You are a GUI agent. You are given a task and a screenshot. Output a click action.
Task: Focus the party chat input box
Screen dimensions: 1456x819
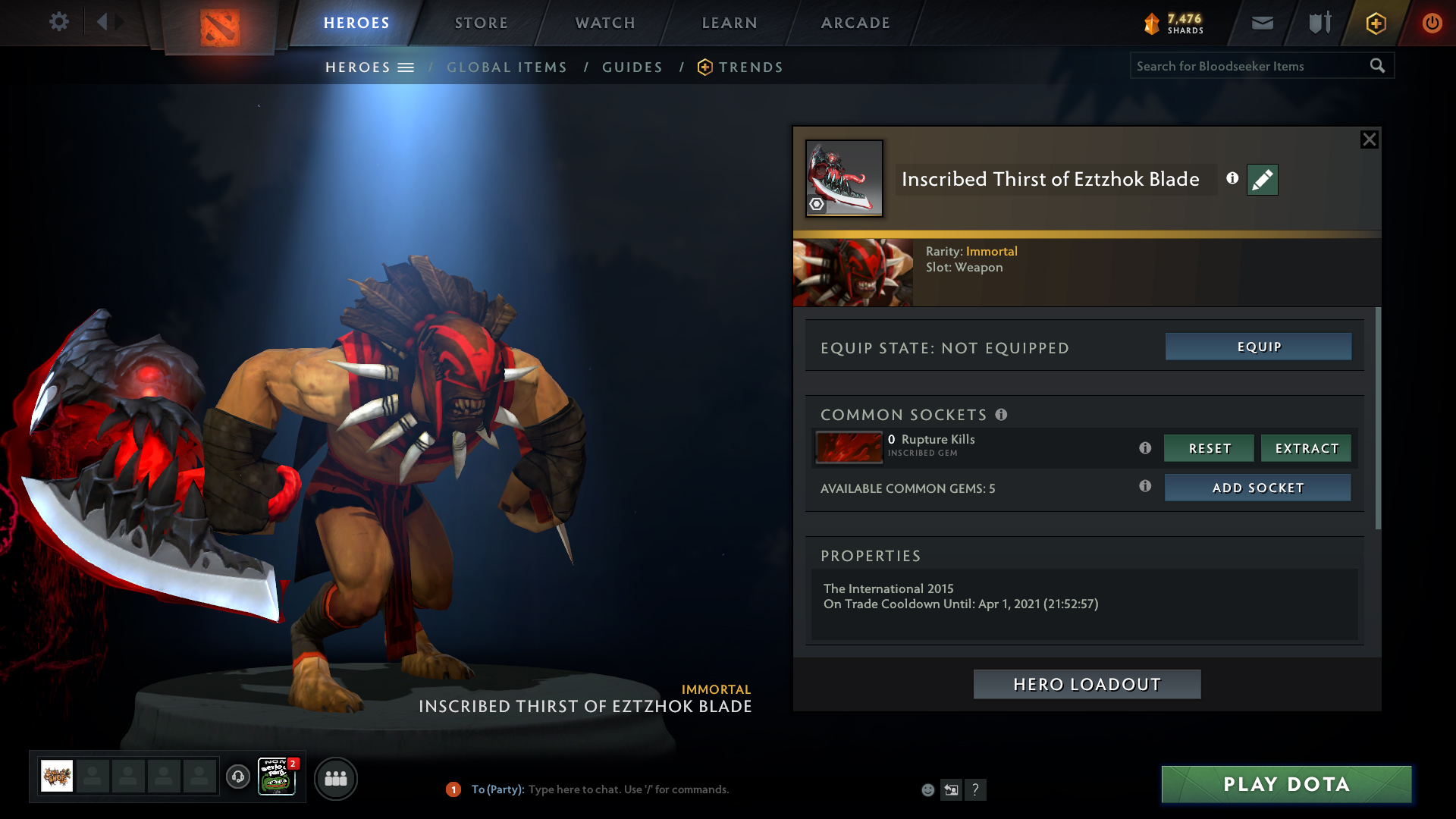tap(628, 789)
